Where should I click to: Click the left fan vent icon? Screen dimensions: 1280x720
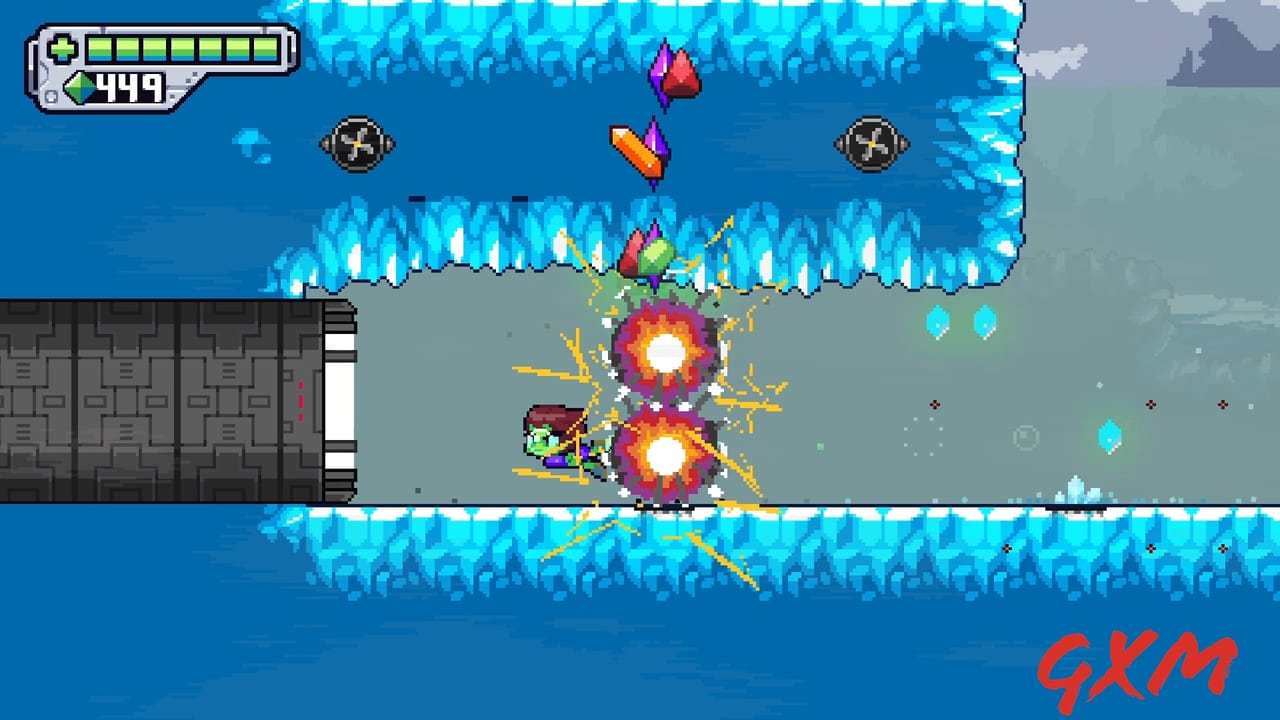[x=357, y=145]
